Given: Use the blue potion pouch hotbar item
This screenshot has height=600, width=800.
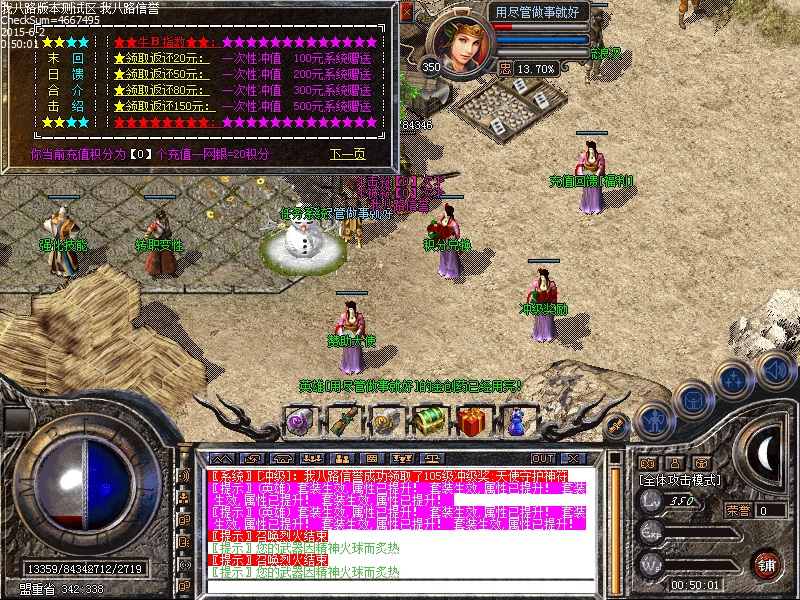Looking at the screenshot, I should pyautogui.click(x=516, y=421).
